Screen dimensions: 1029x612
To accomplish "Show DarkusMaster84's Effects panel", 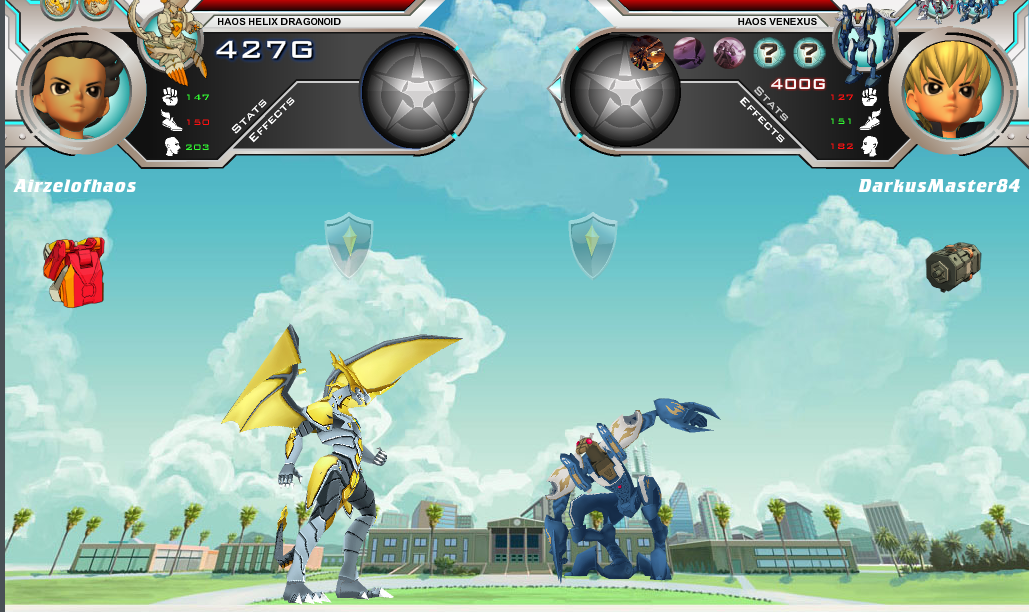I will pos(760,120).
